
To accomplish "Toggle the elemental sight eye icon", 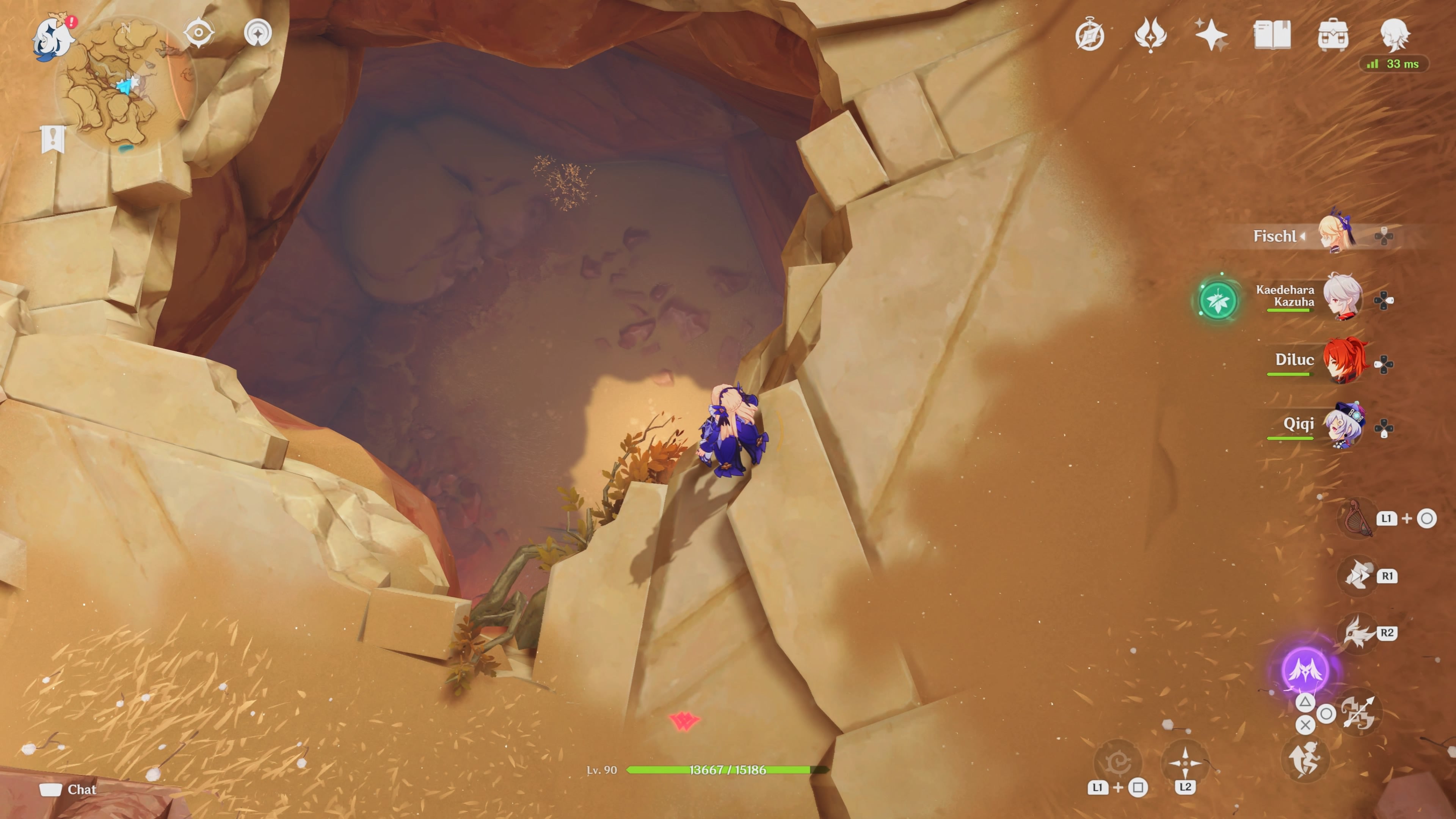I will click(x=198, y=32).
